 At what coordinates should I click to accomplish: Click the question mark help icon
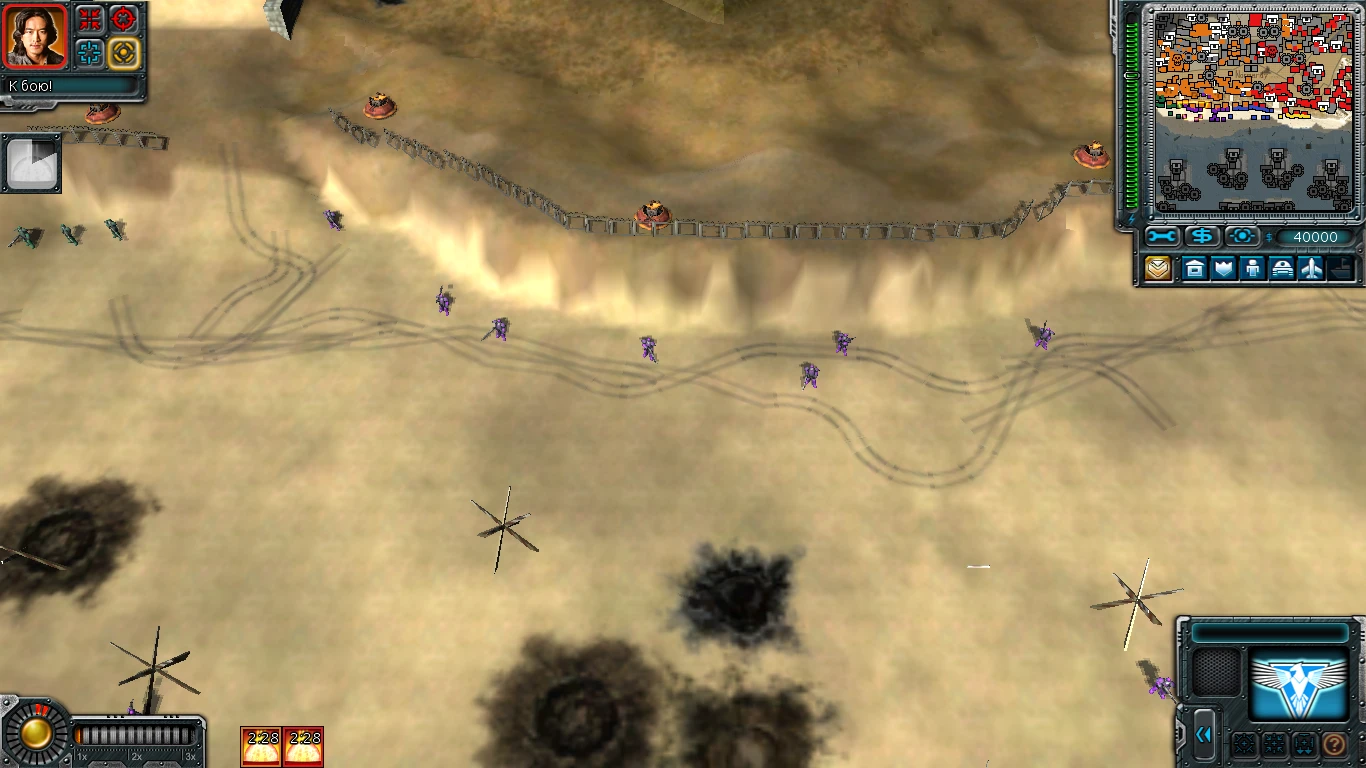click(x=1334, y=744)
